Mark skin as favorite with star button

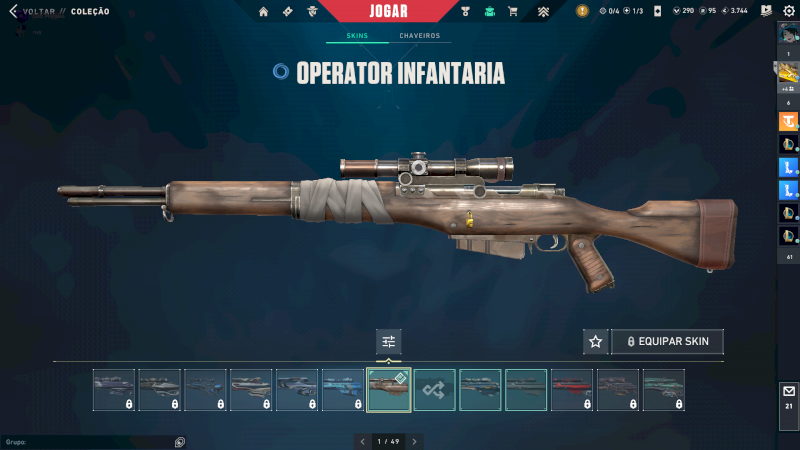[x=595, y=342]
